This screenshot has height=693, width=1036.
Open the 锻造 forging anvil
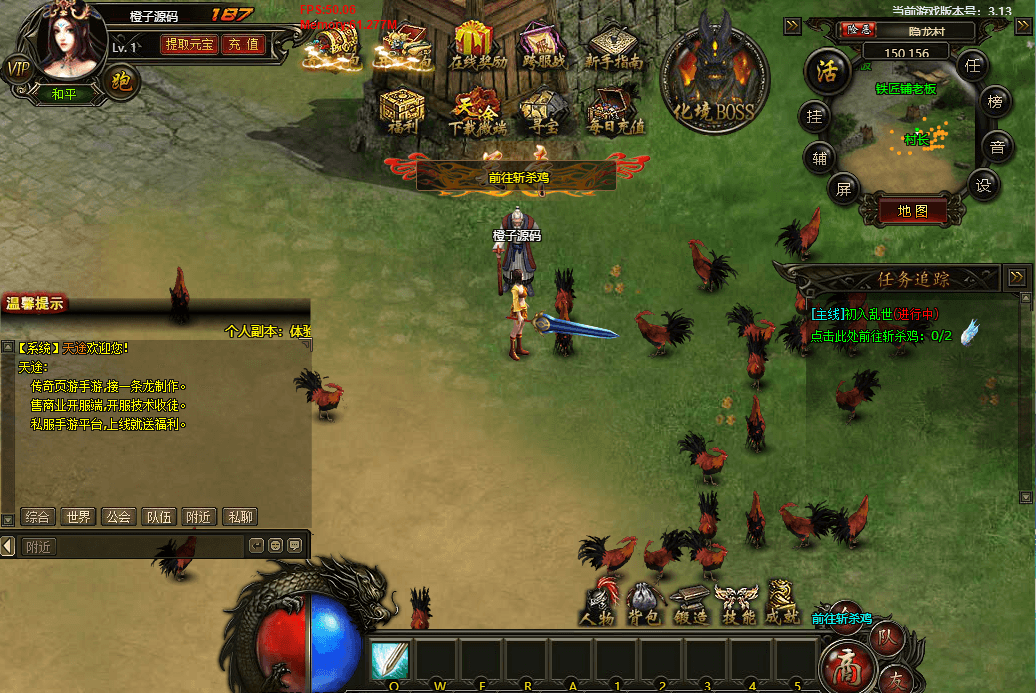[690, 605]
